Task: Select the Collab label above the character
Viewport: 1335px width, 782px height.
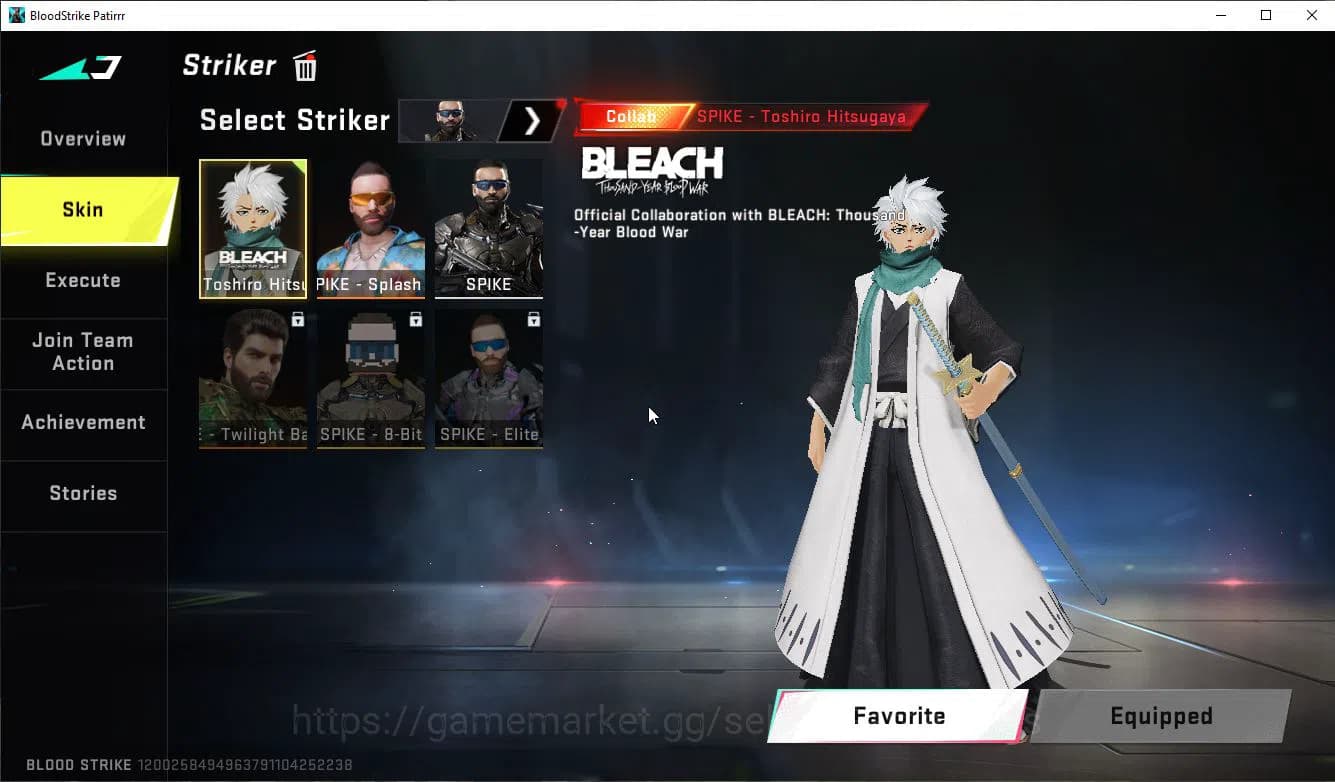Action: 631,116
